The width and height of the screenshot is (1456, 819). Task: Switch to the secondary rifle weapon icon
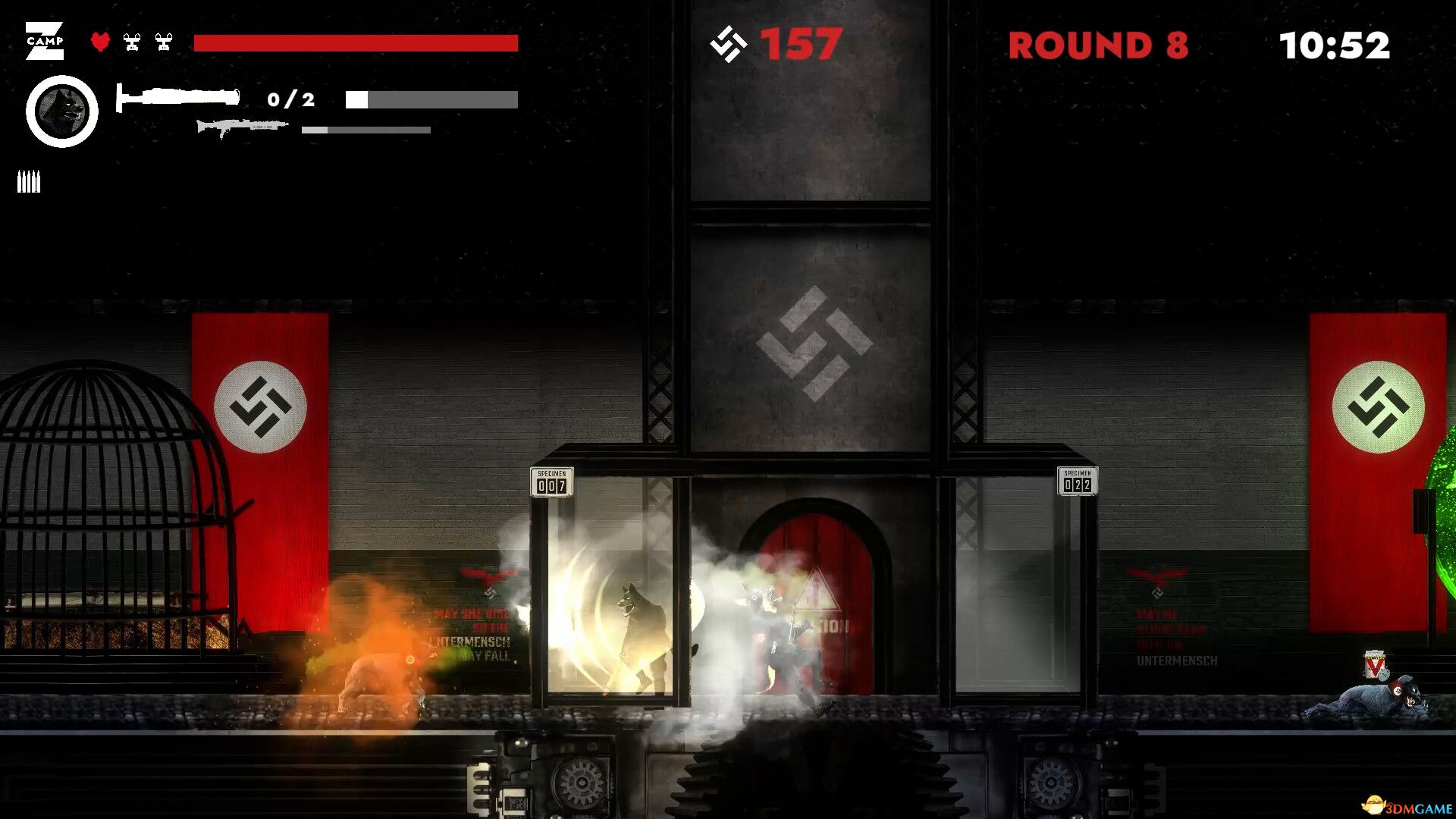click(x=241, y=127)
